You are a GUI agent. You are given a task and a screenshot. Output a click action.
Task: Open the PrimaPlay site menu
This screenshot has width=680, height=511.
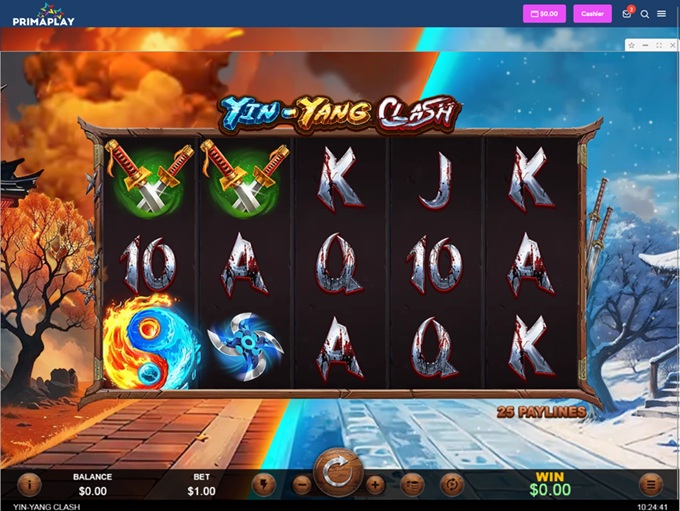[x=662, y=14]
